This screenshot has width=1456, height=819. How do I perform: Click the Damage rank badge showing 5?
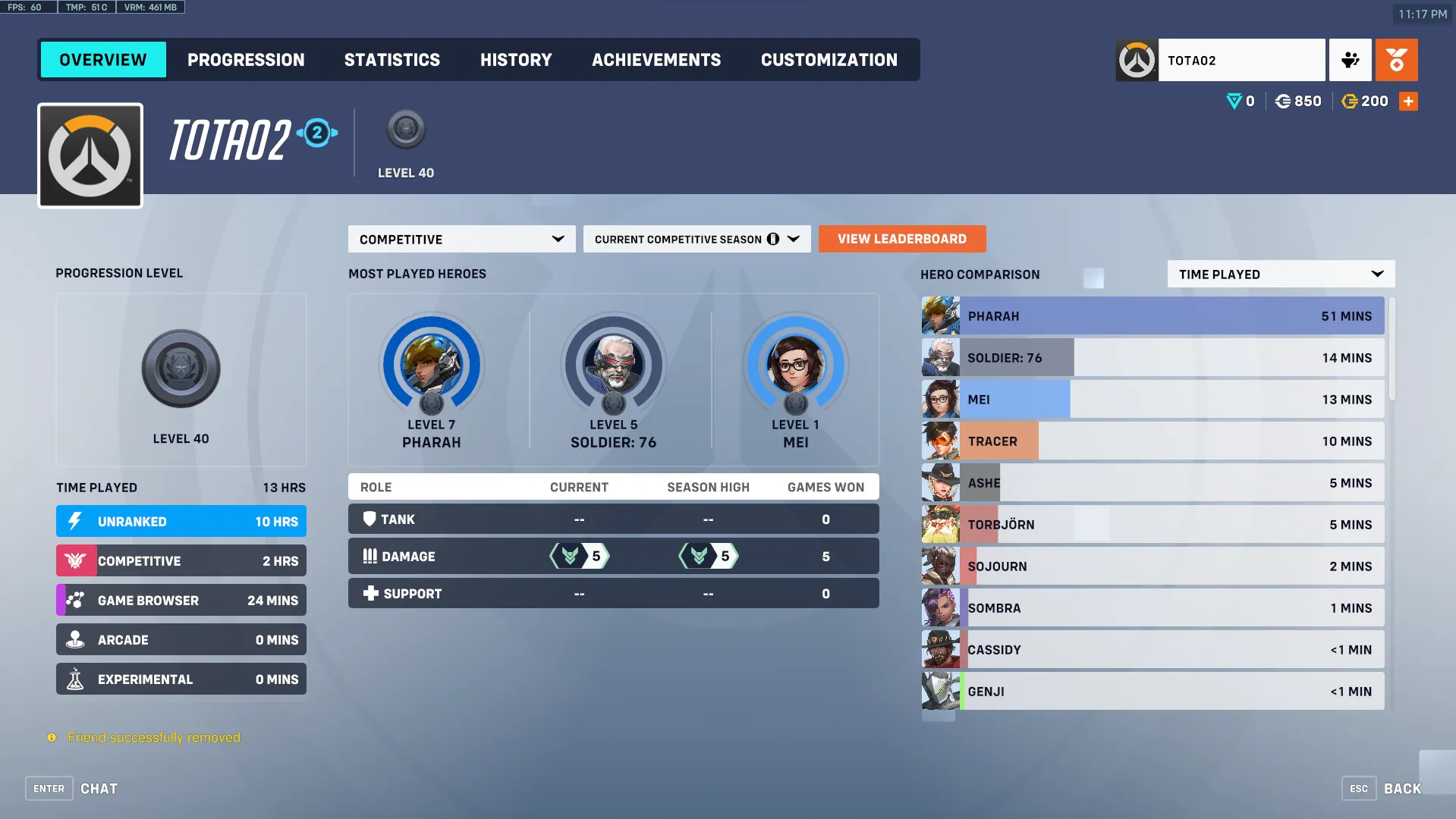[579, 556]
